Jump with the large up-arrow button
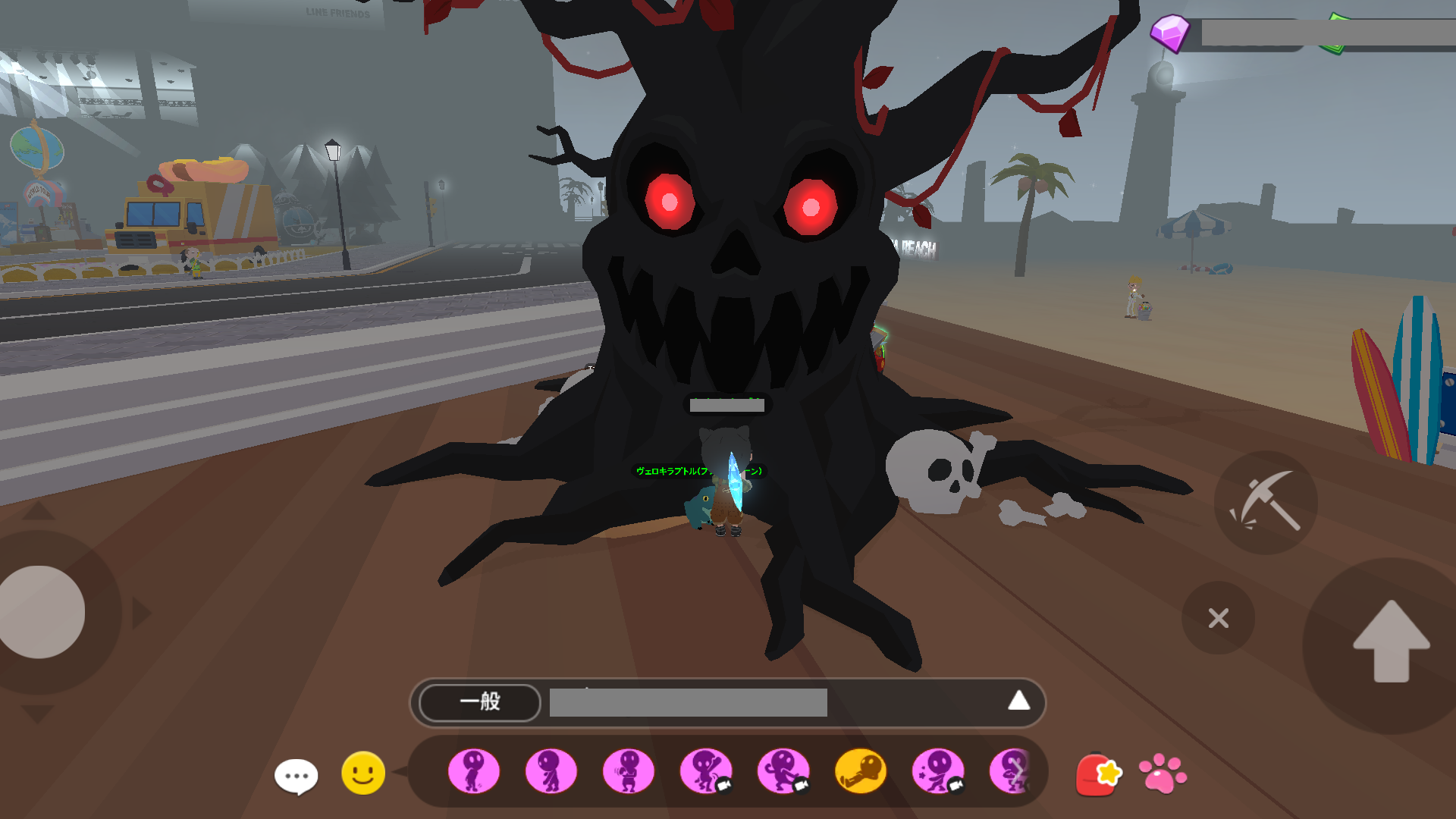 [x=1391, y=642]
